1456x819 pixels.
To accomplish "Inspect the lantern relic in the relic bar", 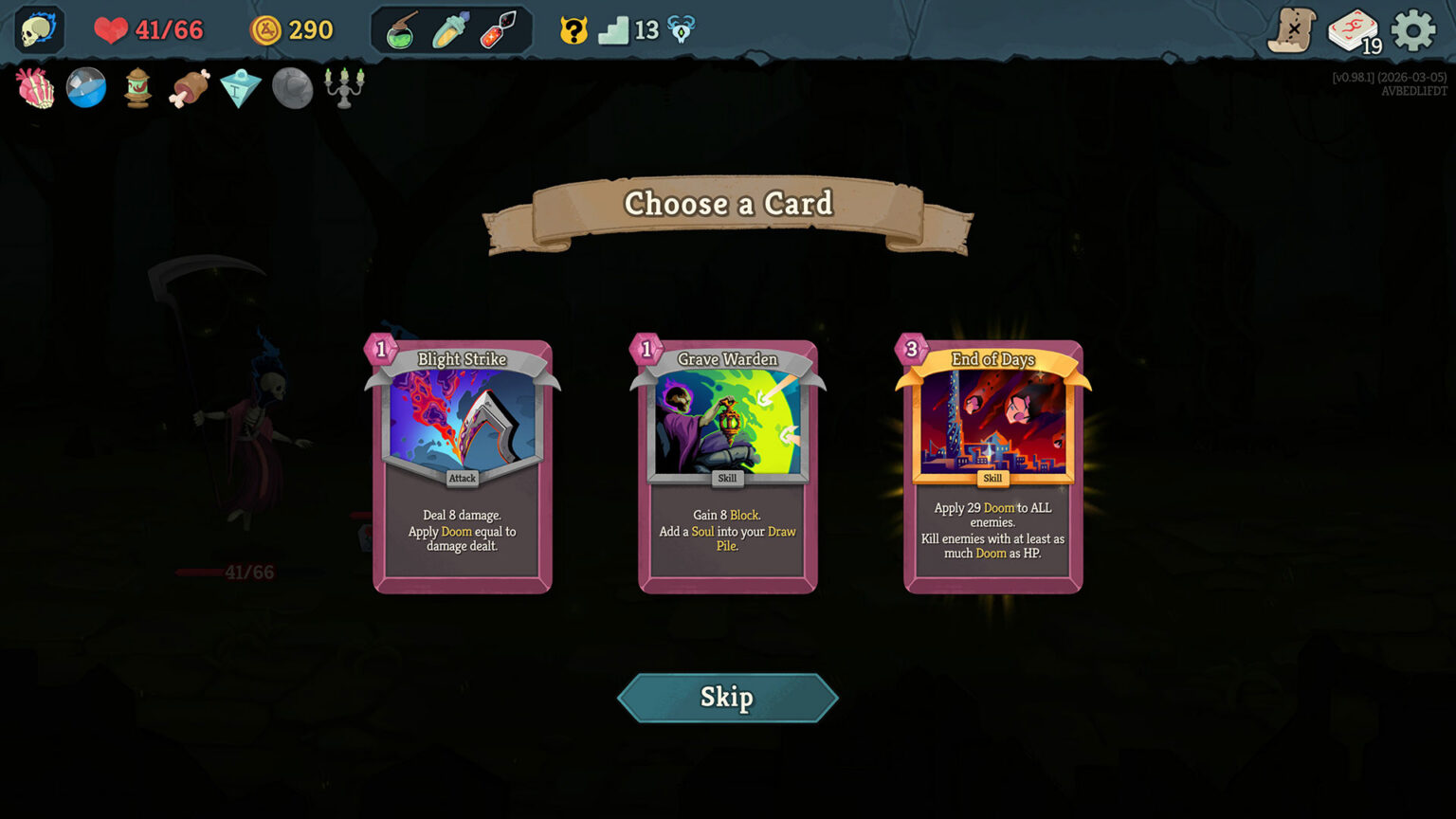I will [x=137, y=88].
